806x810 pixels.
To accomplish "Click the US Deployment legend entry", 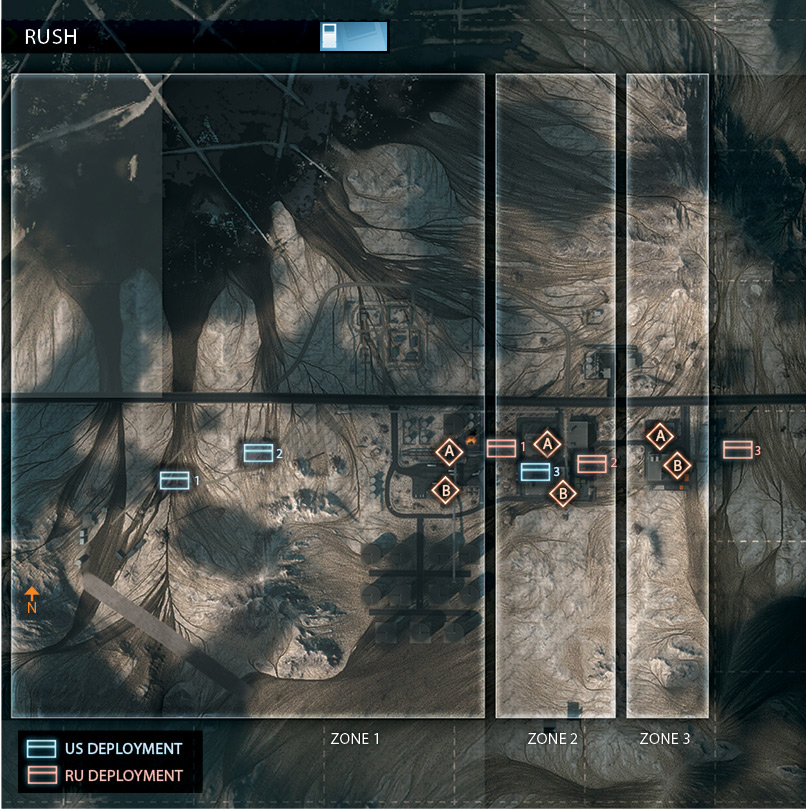I will 109,748.
